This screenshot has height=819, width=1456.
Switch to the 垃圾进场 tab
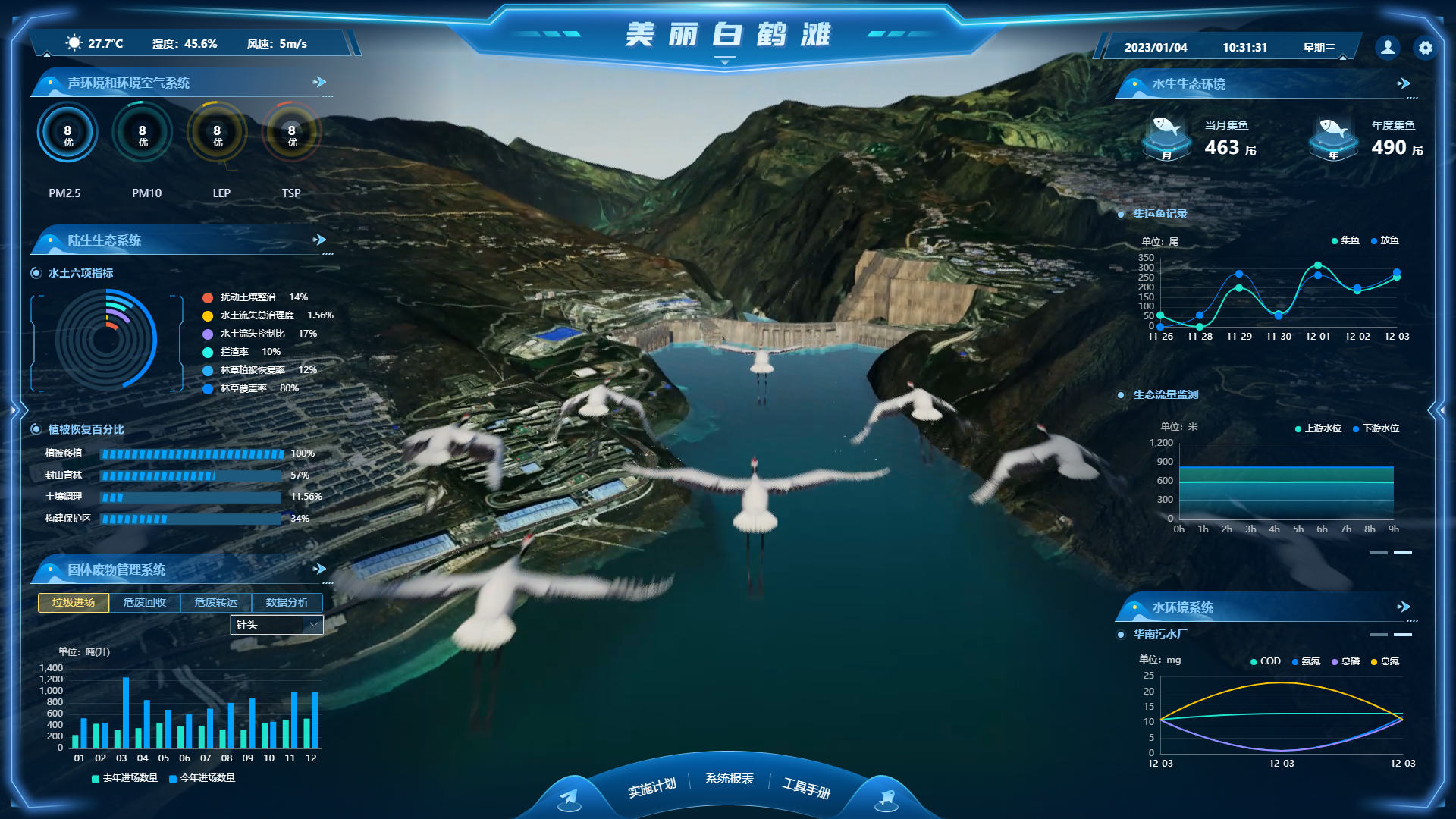(74, 602)
